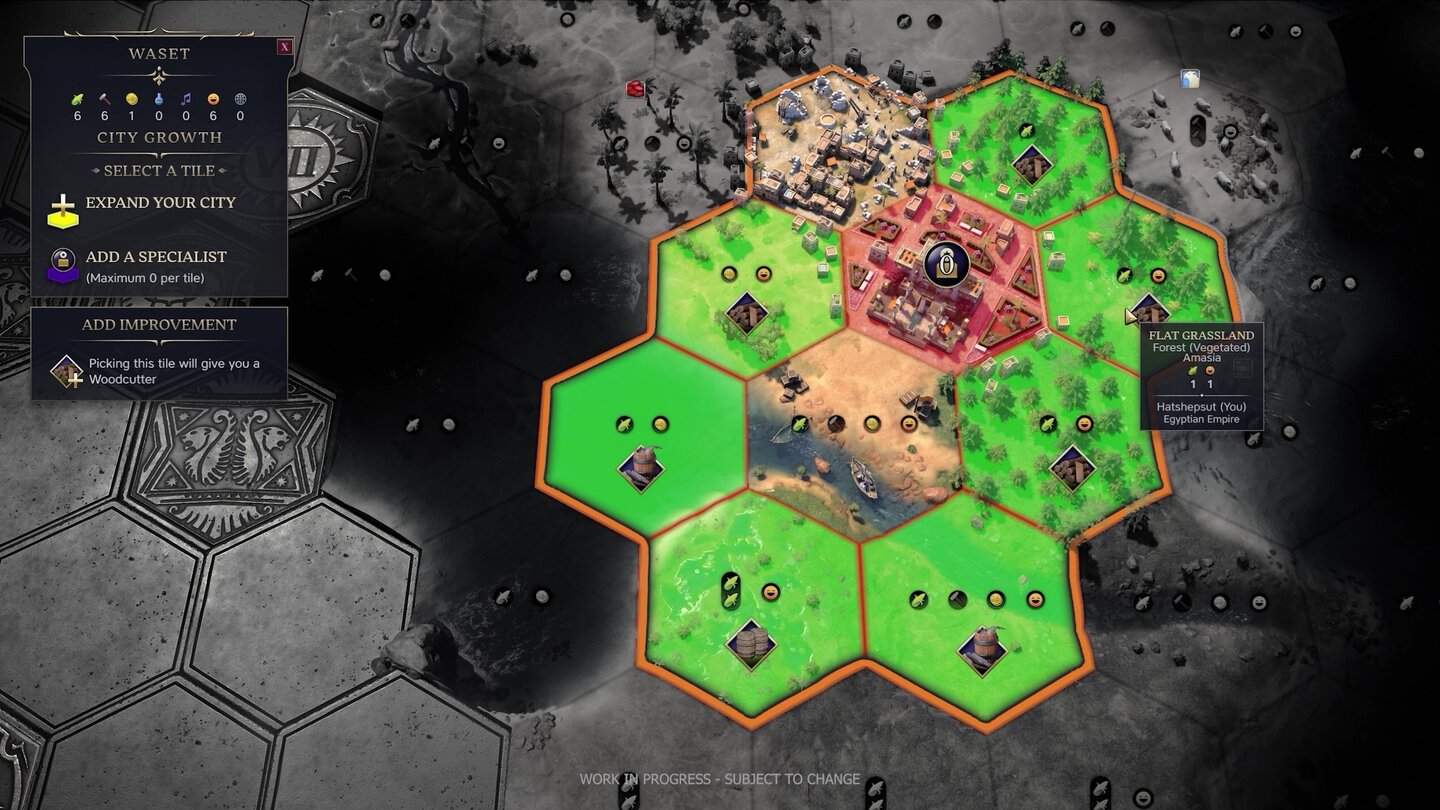Click the purple Add a Specialist icon
Viewport: 1440px width, 810px height.
(63, 262)
